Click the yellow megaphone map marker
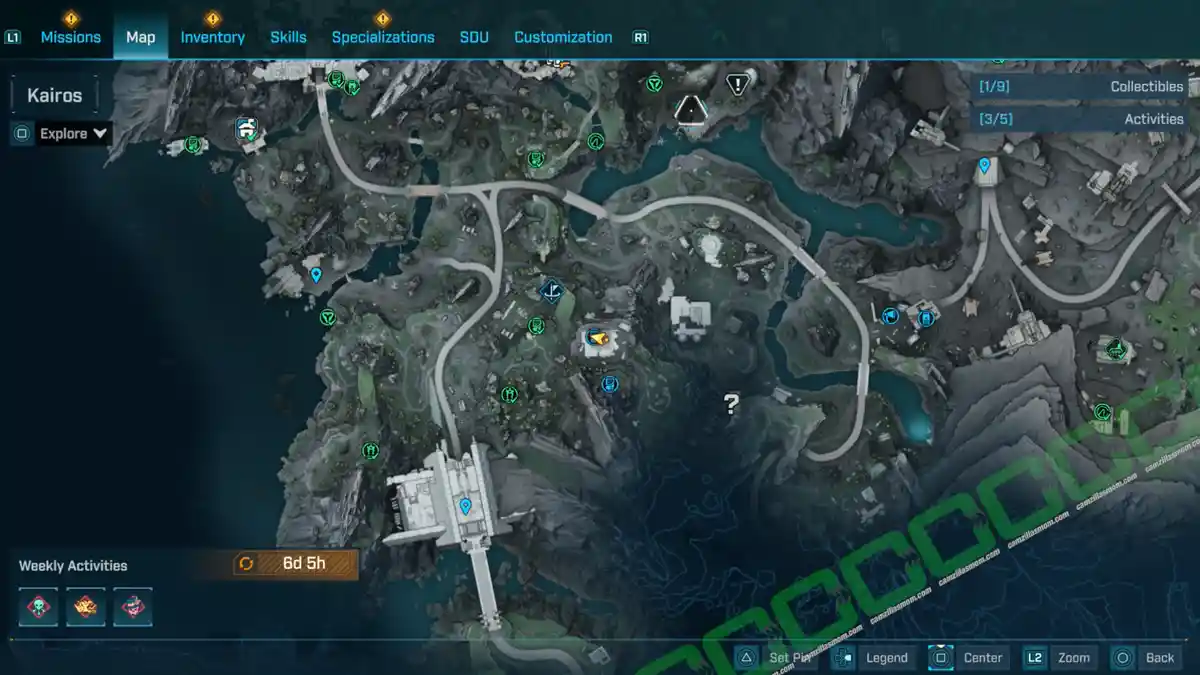 (x=597, y=340)
